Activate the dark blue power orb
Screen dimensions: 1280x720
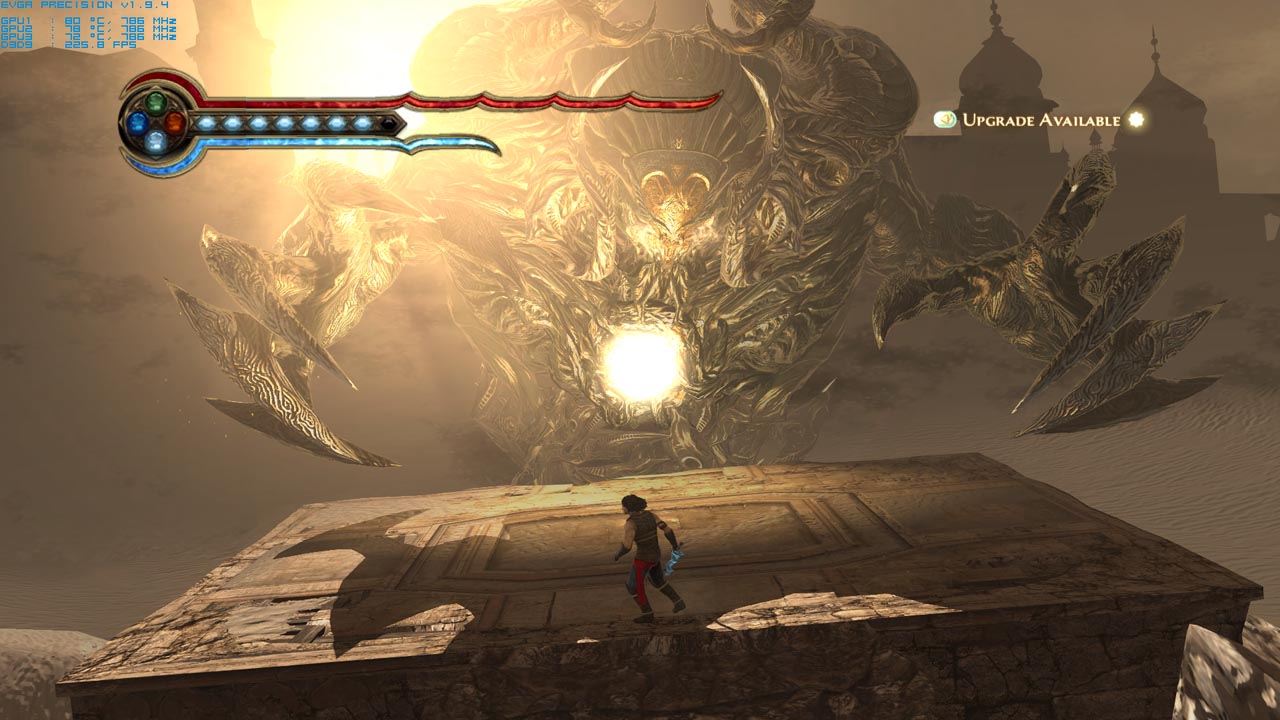point(136,122)
